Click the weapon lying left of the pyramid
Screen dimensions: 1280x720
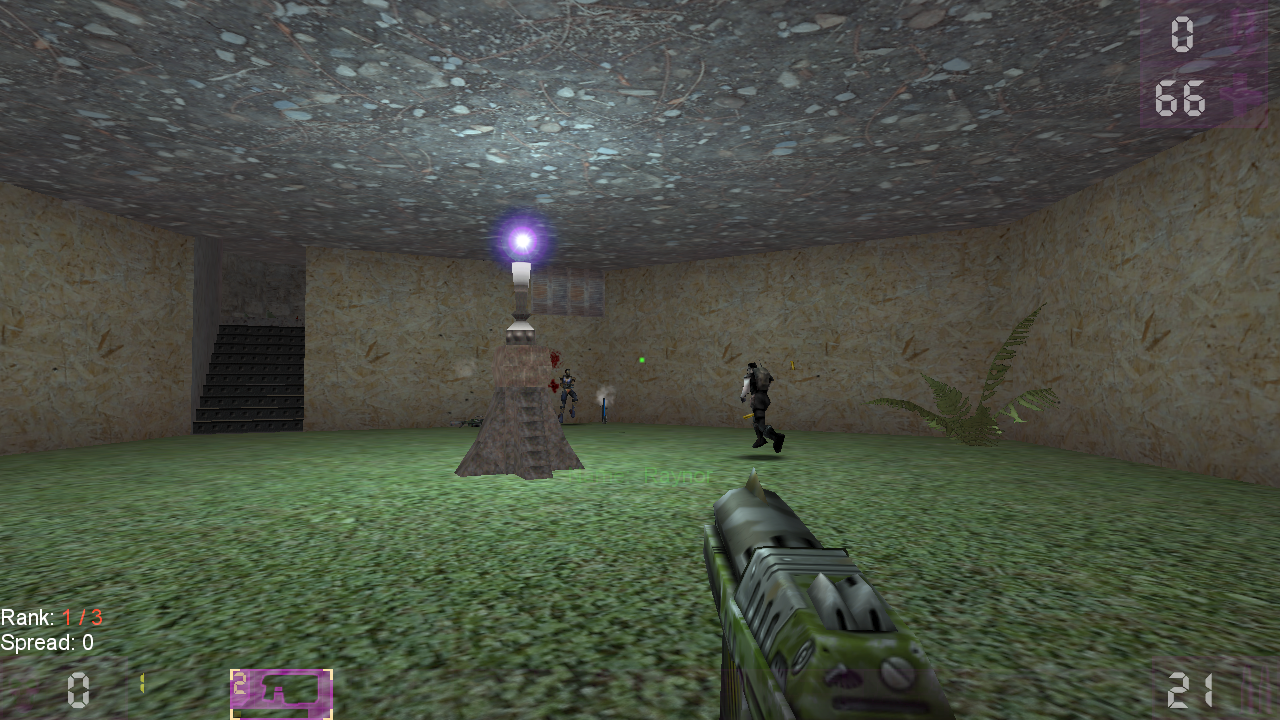pos(467,422)
